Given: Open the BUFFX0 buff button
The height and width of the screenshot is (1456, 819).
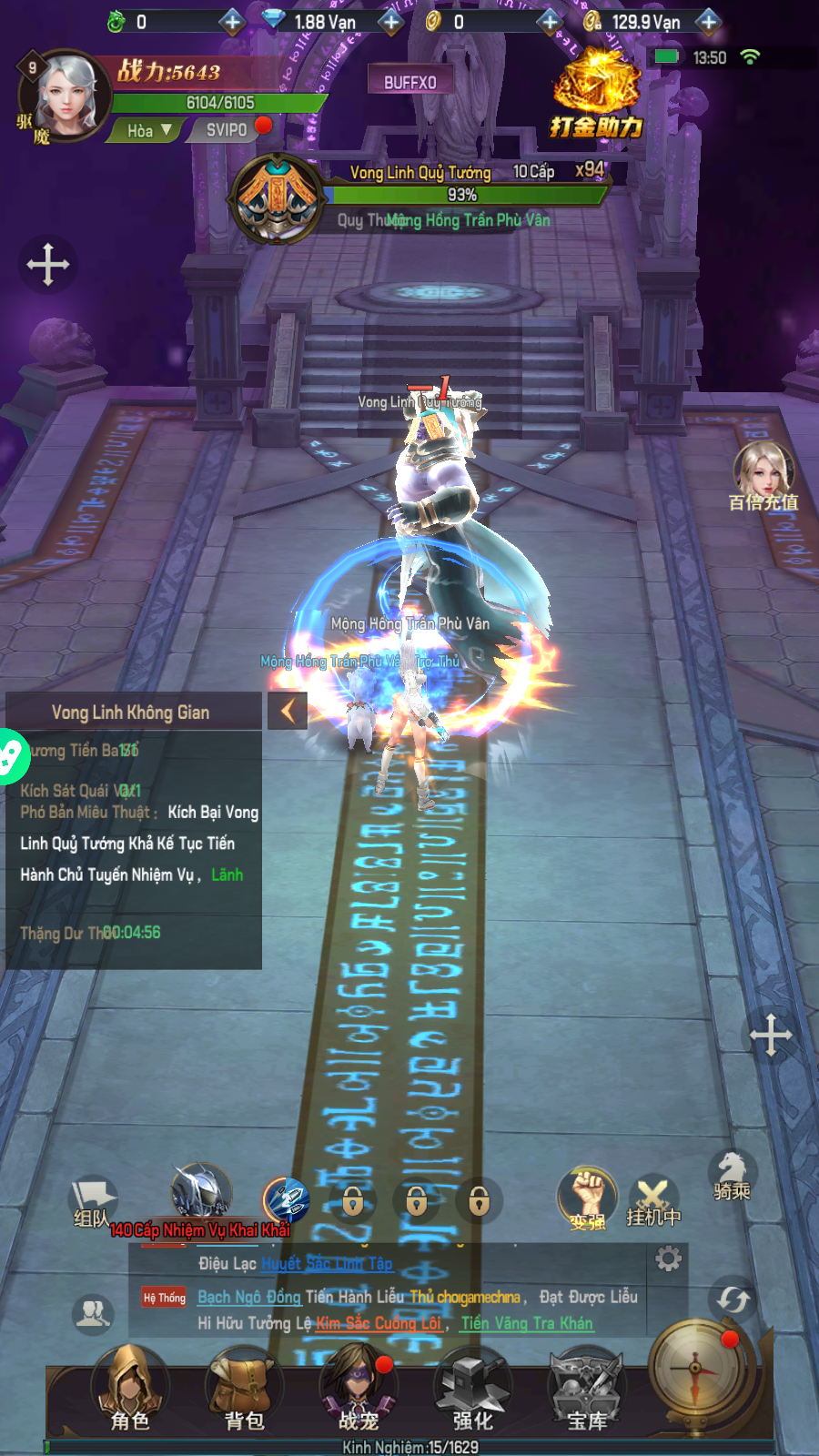Looking at the screenshot, I should pos(409,82).
